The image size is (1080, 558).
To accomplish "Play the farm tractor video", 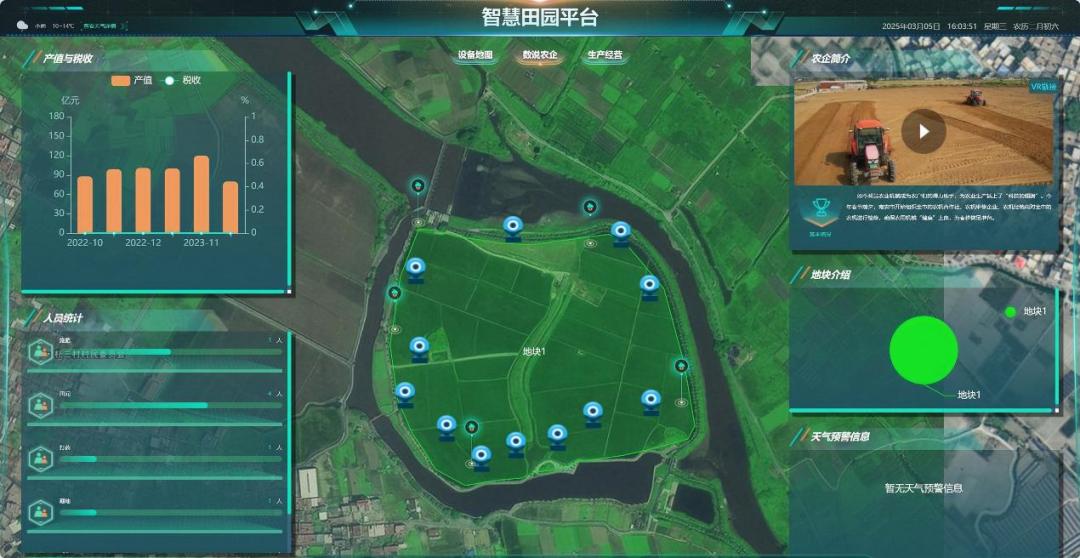I will 923,131.
